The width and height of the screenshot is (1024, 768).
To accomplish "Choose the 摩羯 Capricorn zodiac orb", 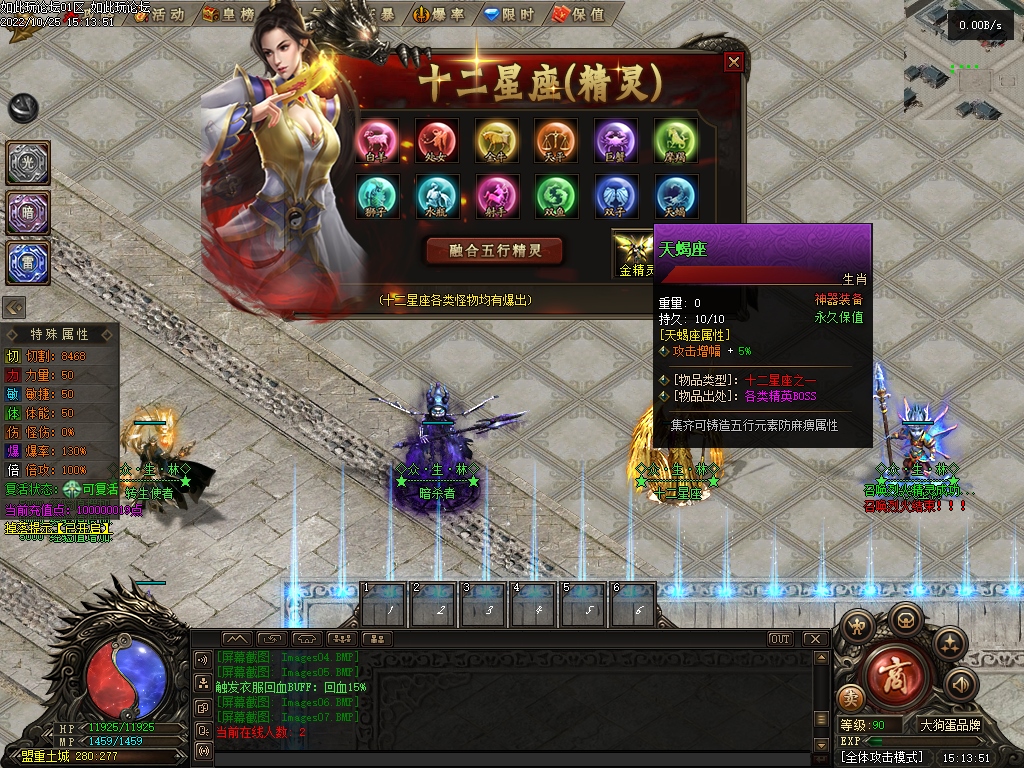I will click(x=676, y=140).
